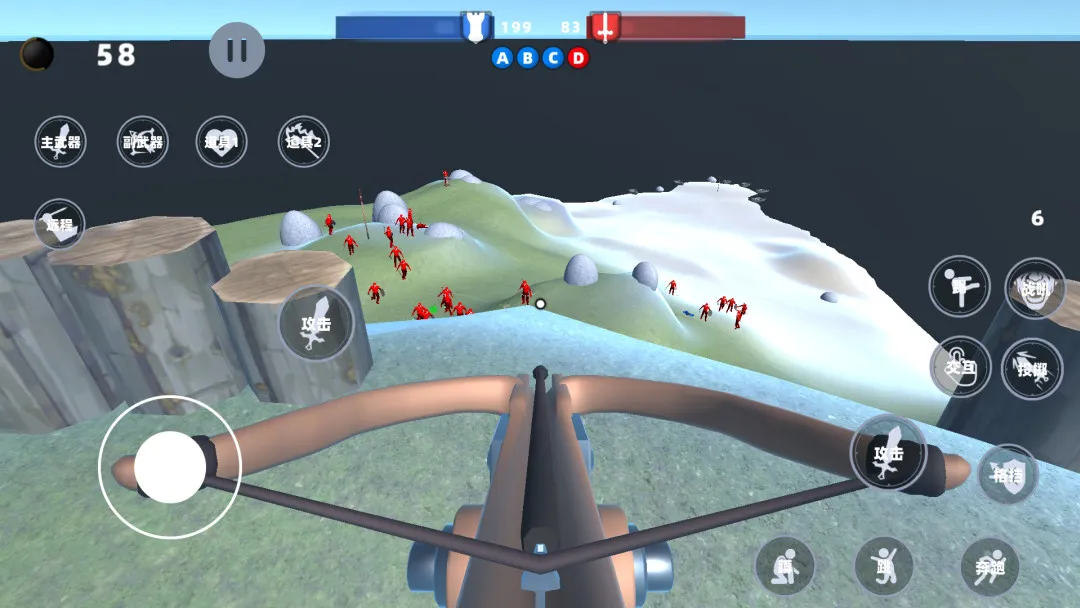The image size is (1080, 608).
Task: Tap the 交互 interact button
Action: click(960, 366)
